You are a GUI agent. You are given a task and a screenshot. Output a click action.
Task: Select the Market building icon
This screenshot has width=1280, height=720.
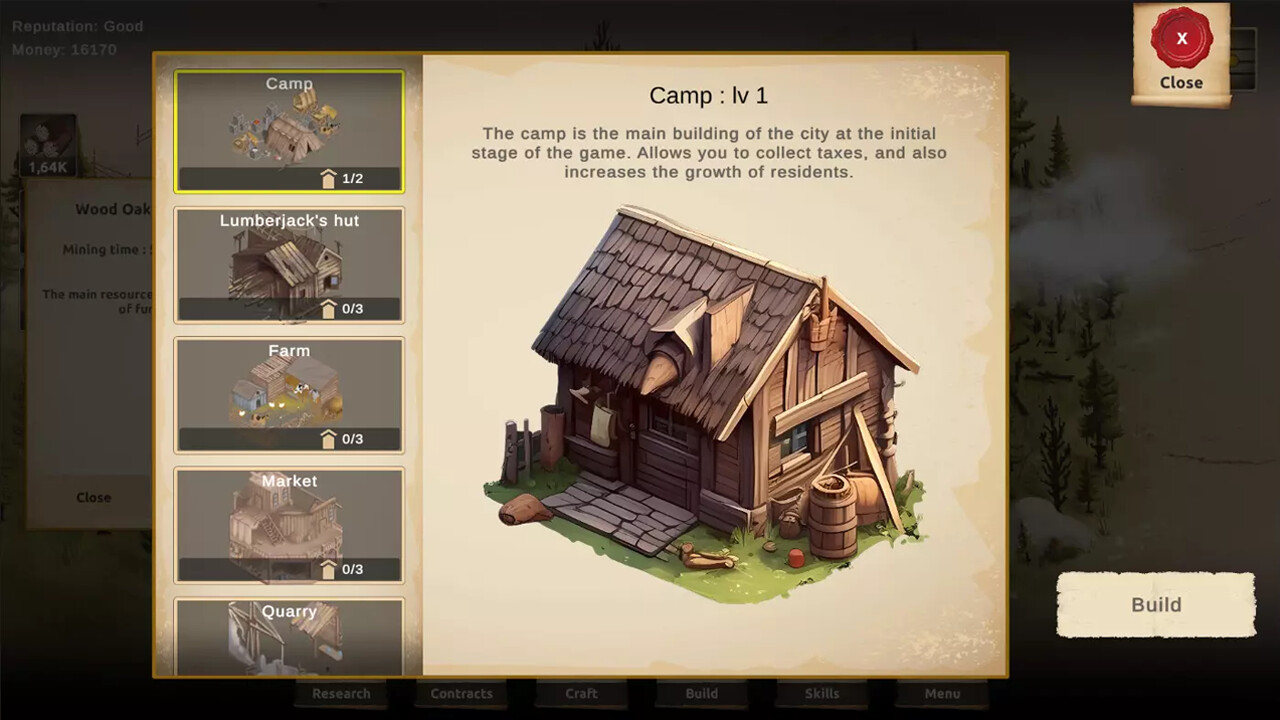(289, 523)
